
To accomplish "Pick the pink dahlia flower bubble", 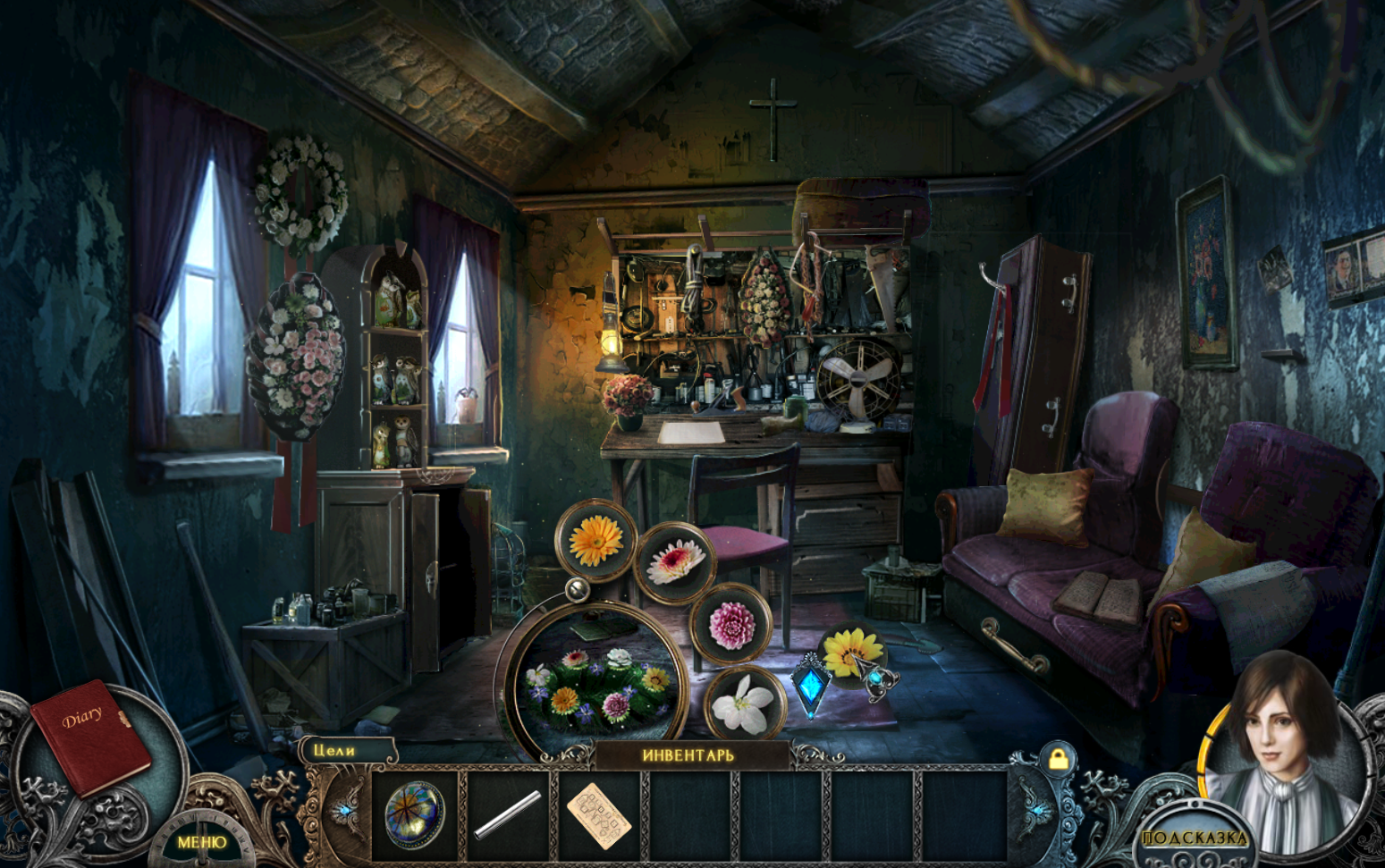I will 731,624.
